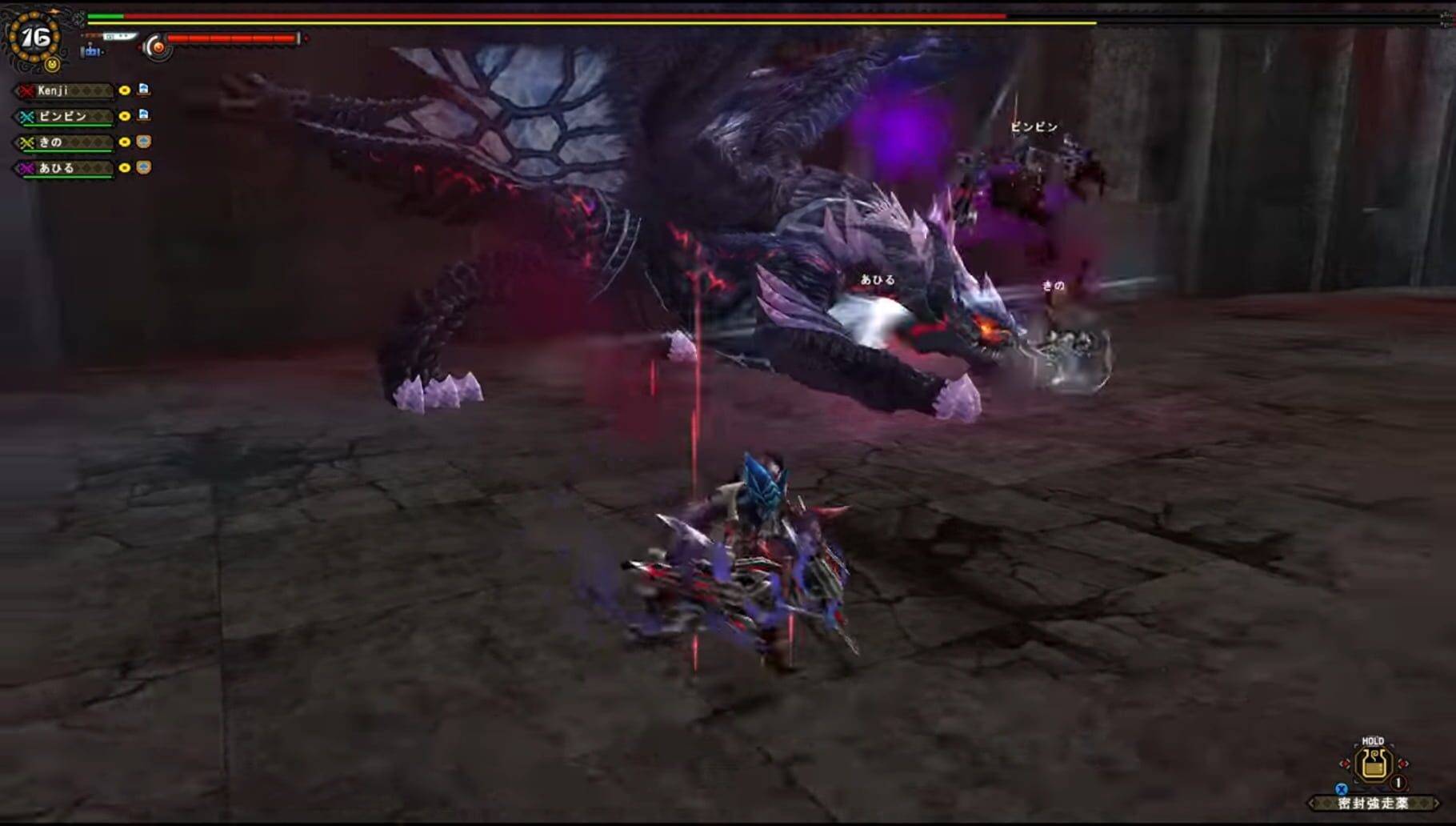Click the knife-shaped weapon sharpness icon
The width and height of the screenshot is (1456, 826).
[x=119, y=37]
